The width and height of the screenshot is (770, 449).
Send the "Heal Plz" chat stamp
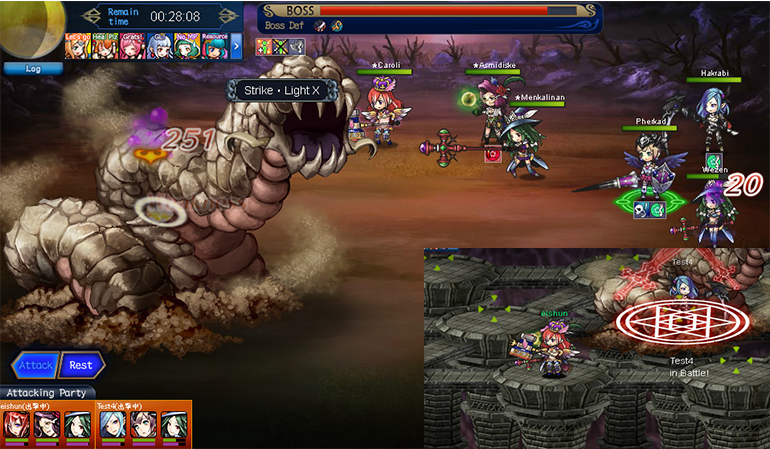click(x=105, y=45)
